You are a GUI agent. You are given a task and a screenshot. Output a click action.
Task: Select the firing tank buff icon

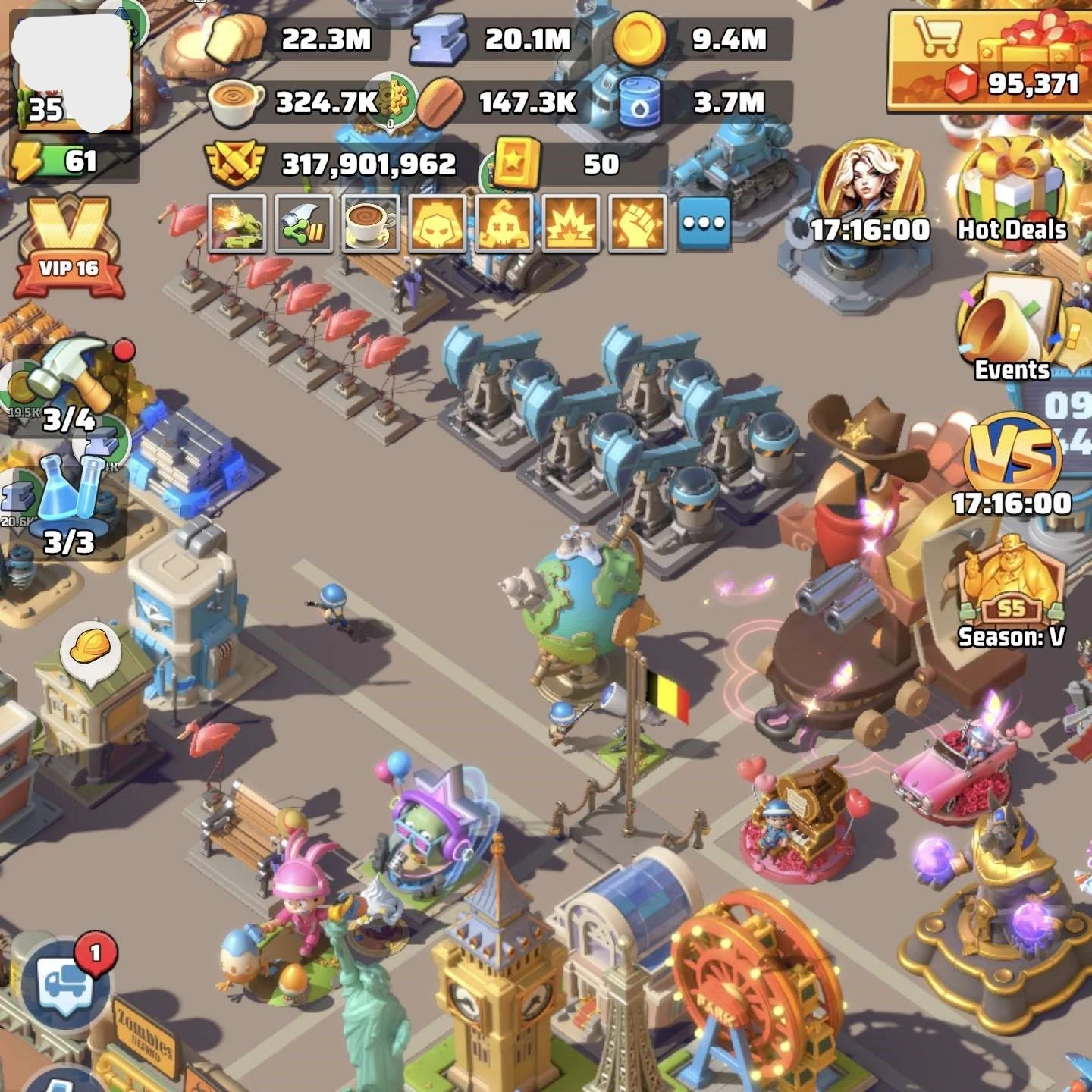(x=237, y=224)
